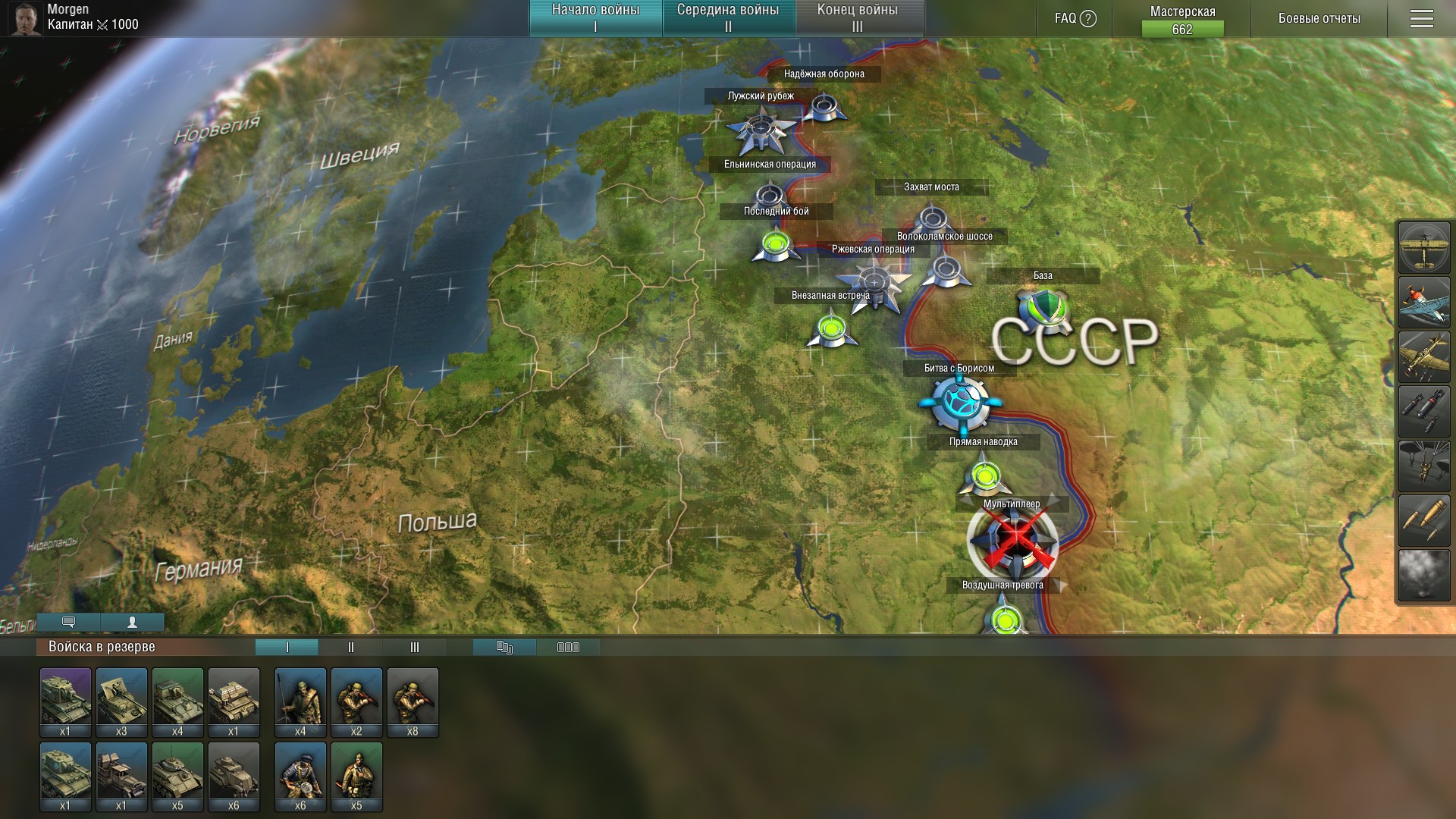Switch to the Начало войны I tab
The image size is (1456, 819).
point(595,18)
